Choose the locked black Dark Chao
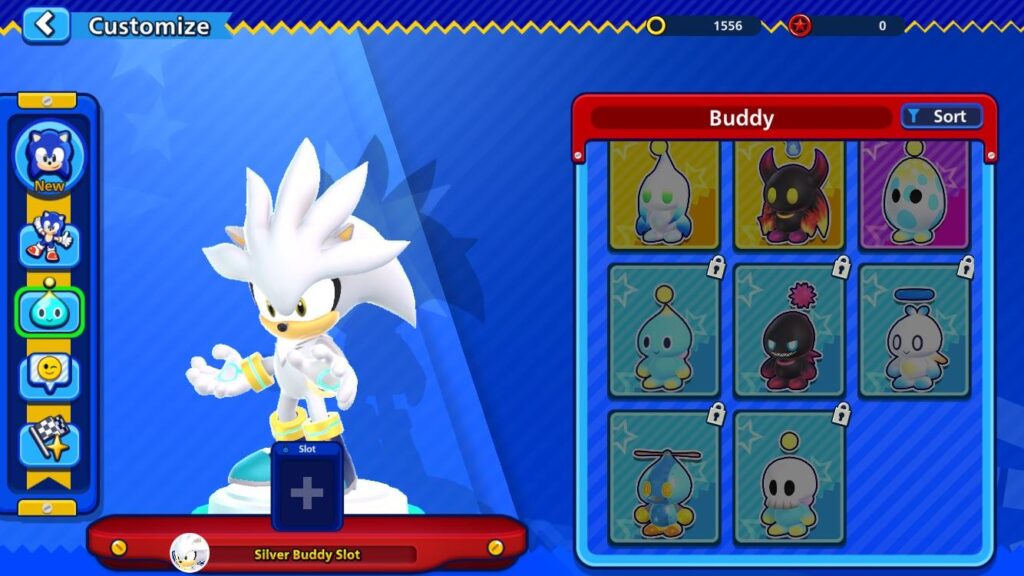 [x=789, y=331]
